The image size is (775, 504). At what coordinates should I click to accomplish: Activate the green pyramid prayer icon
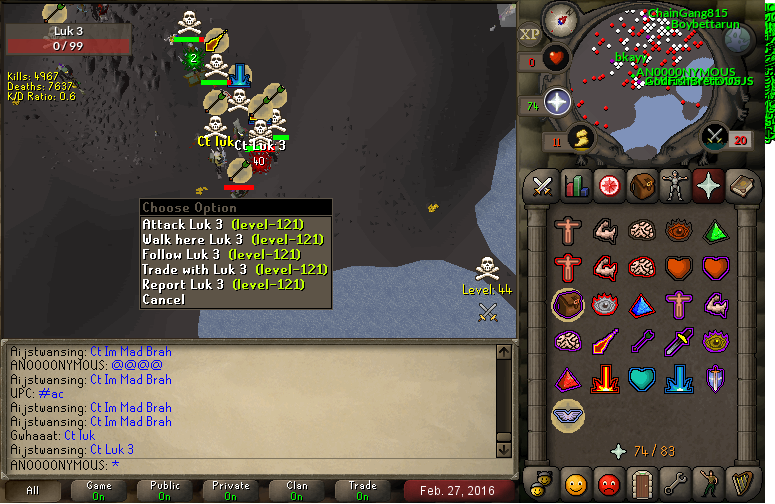pos(714,232)
